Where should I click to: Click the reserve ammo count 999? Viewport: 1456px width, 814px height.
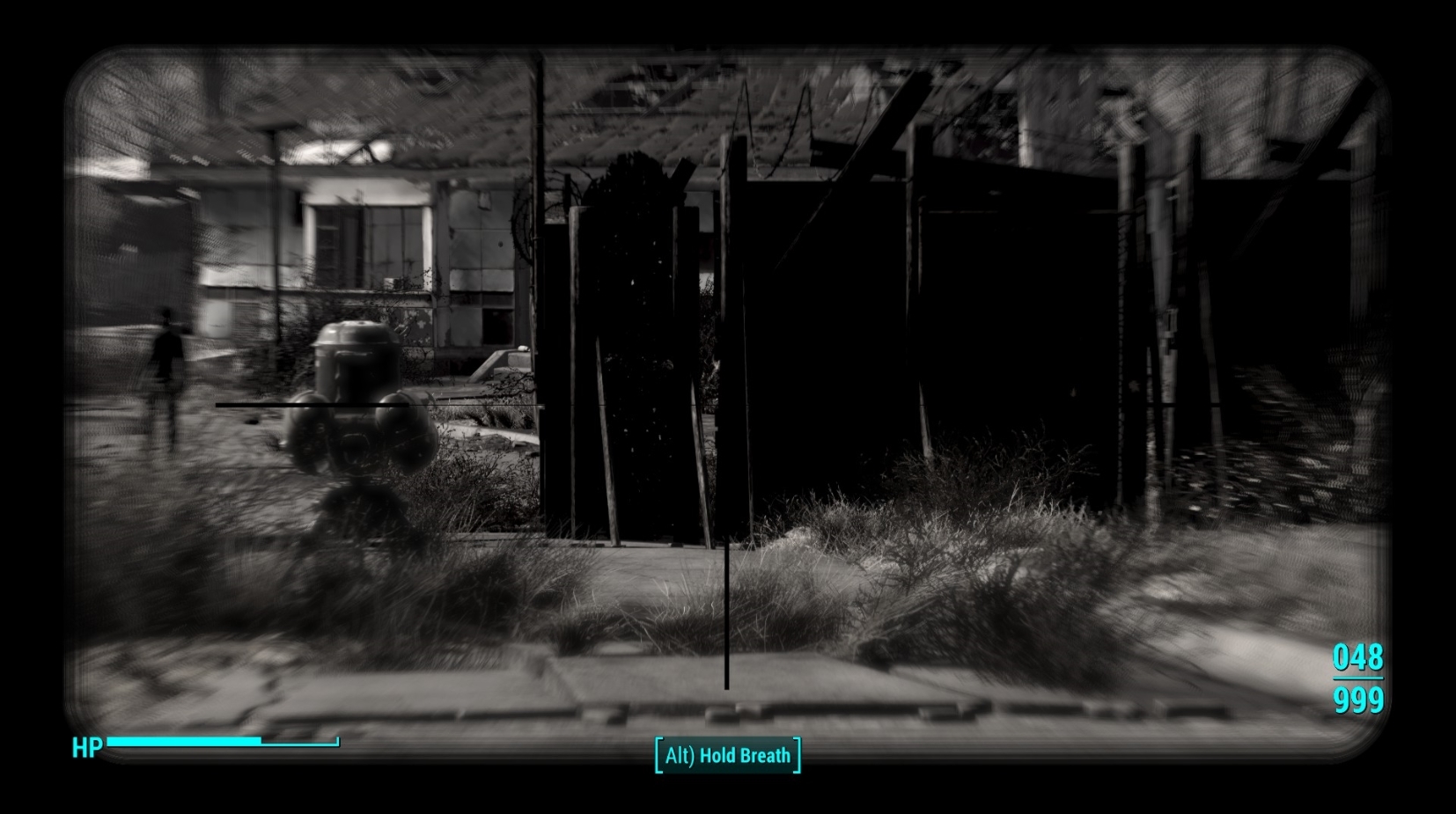point(1358,701)
